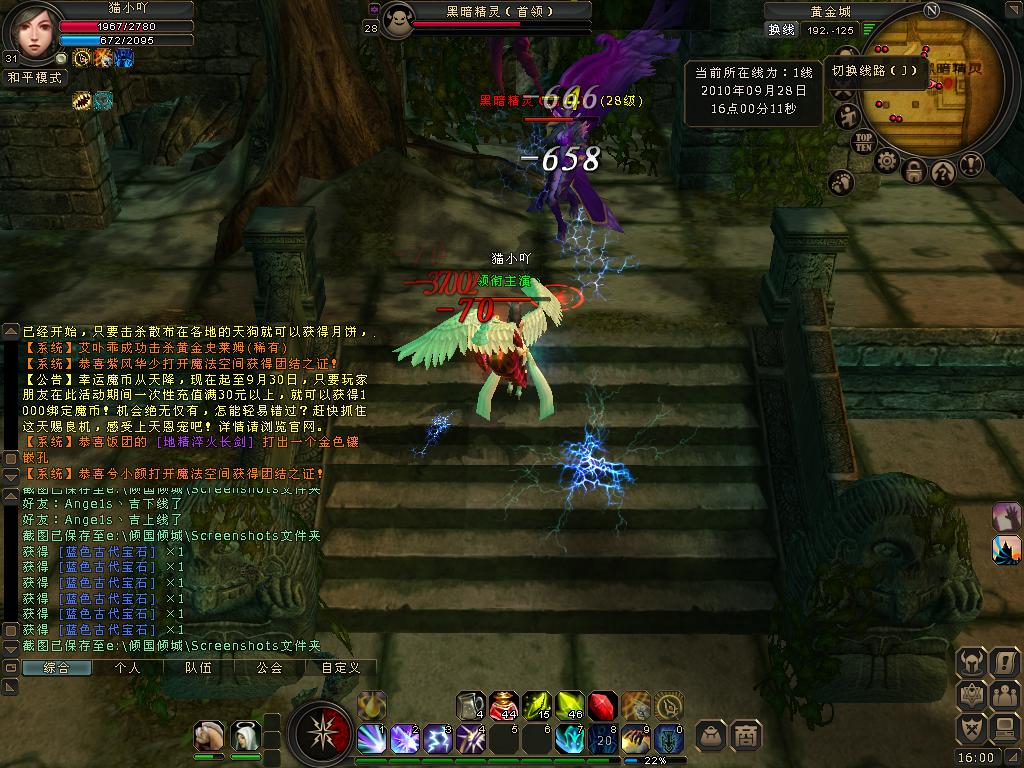Click the exclamation mark icon by minimap
The width and height of the screenshot is (1024, 768).
coord(971,165)
